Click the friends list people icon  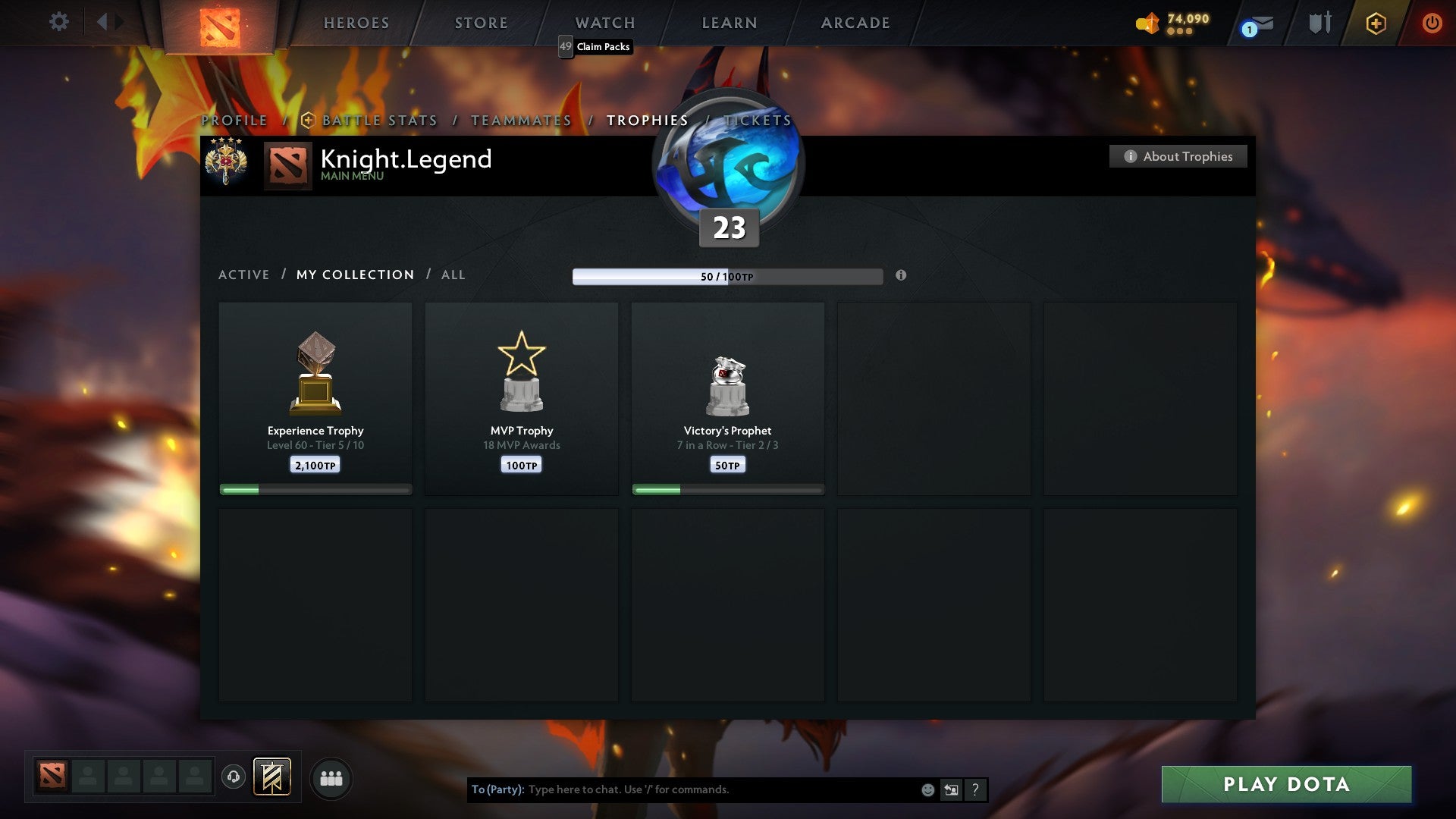point(331,778)
